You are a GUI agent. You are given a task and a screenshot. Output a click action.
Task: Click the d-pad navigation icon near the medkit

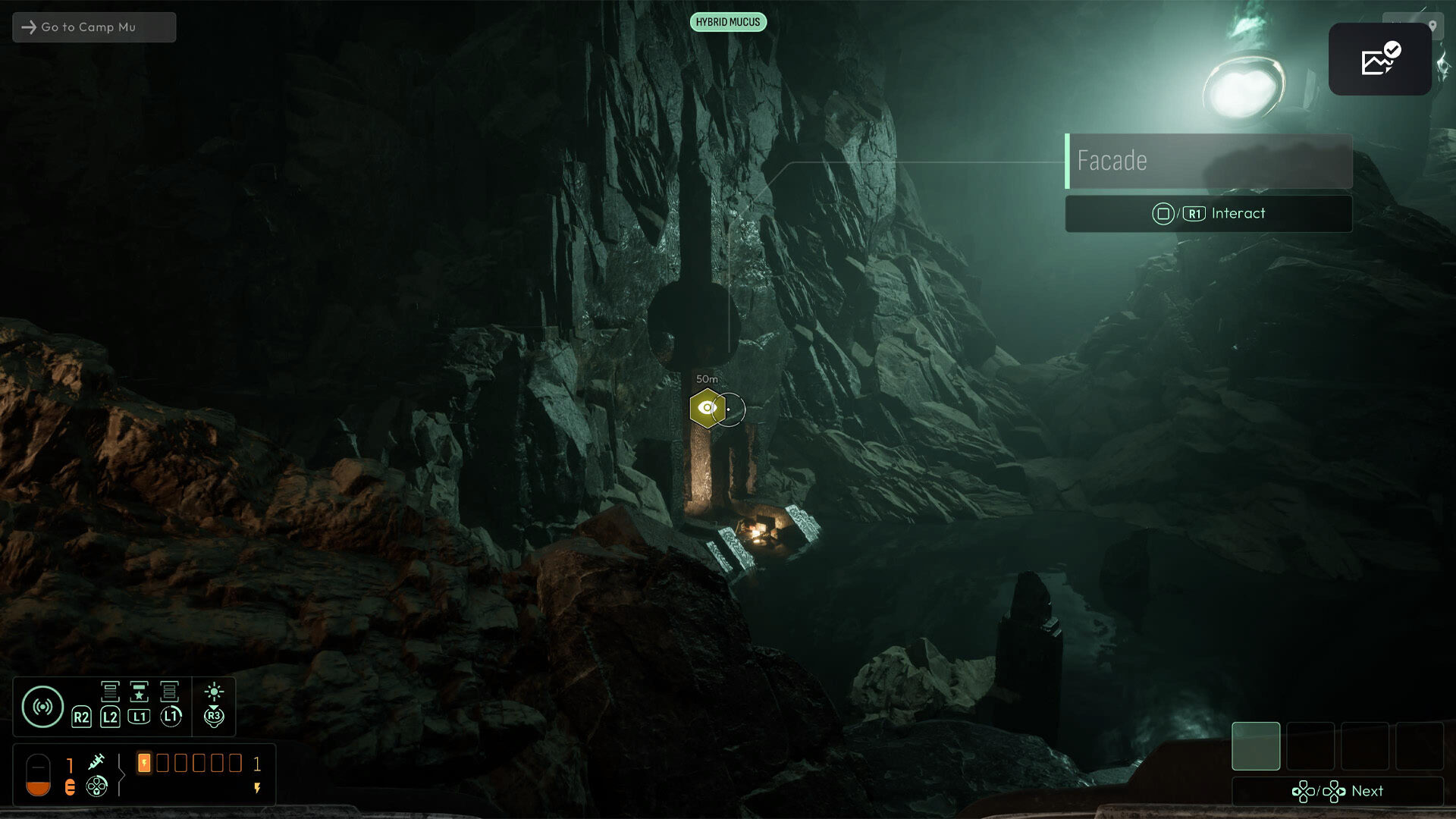(96, 786)
